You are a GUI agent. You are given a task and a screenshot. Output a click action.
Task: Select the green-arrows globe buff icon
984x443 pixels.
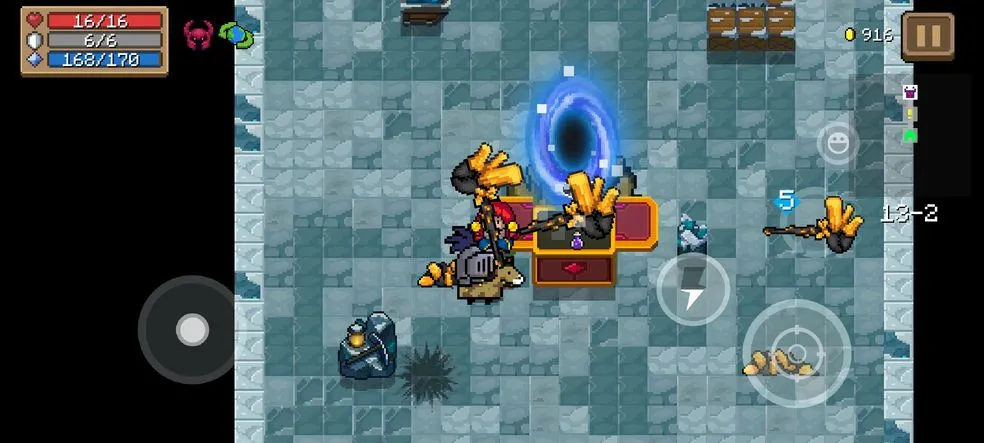[237, 35]
